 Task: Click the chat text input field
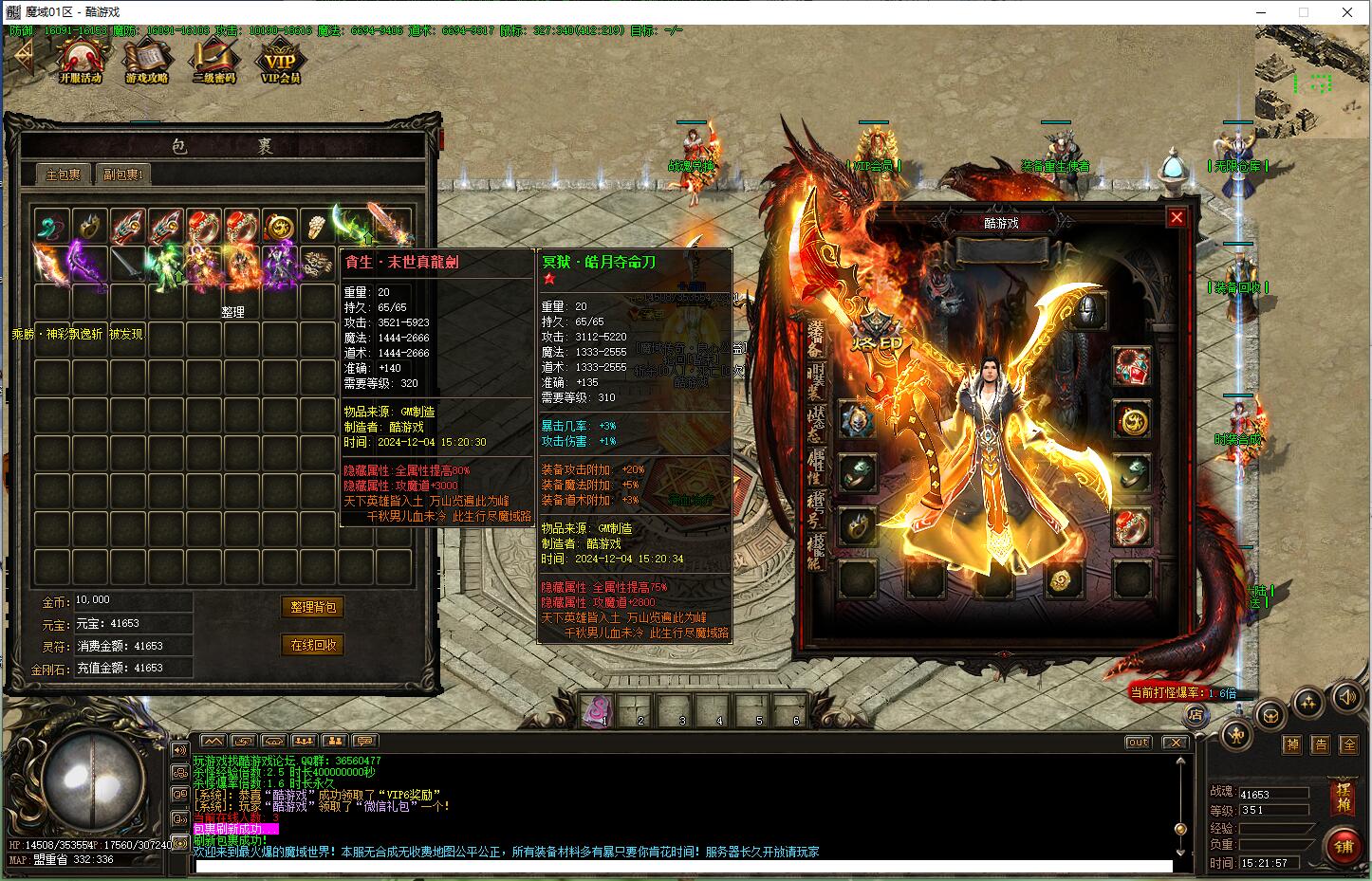(681, 866)
